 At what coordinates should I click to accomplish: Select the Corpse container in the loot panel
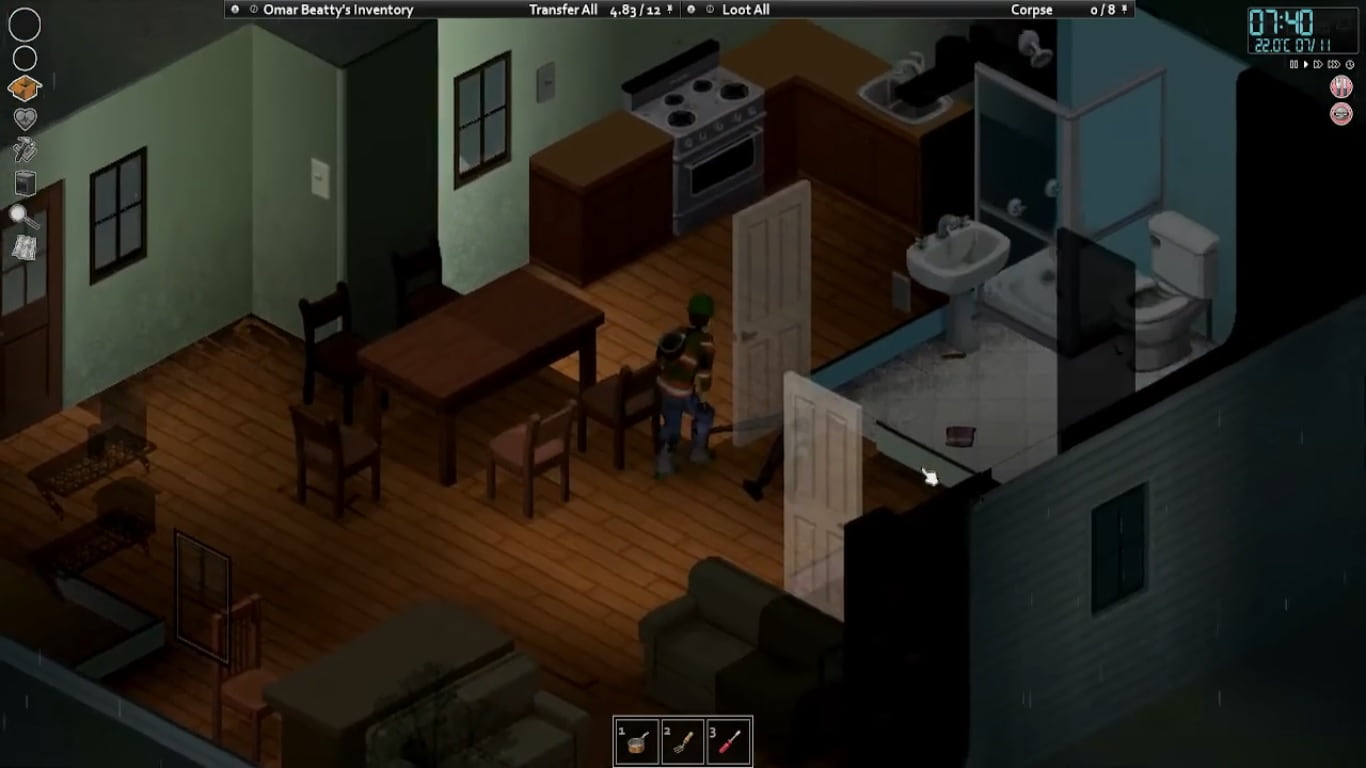pos(1032,10)
